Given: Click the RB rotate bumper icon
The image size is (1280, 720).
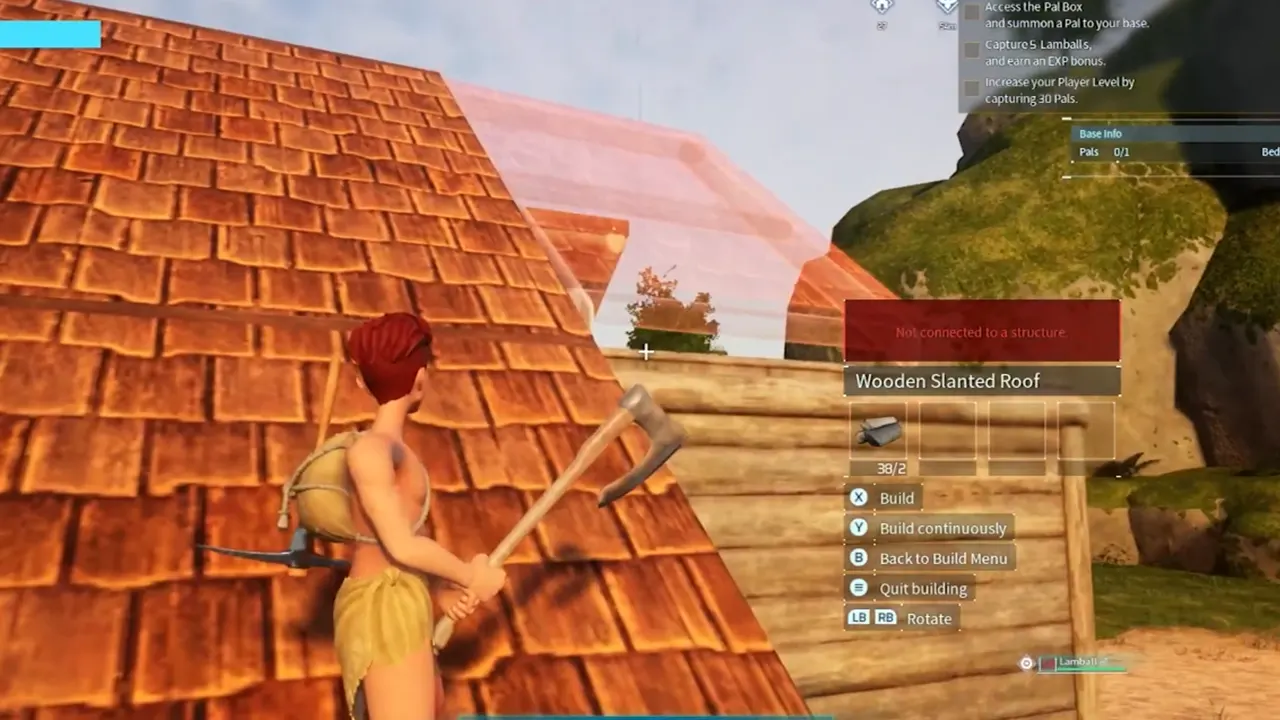Looking at the screenshot, I should (885, 618).
